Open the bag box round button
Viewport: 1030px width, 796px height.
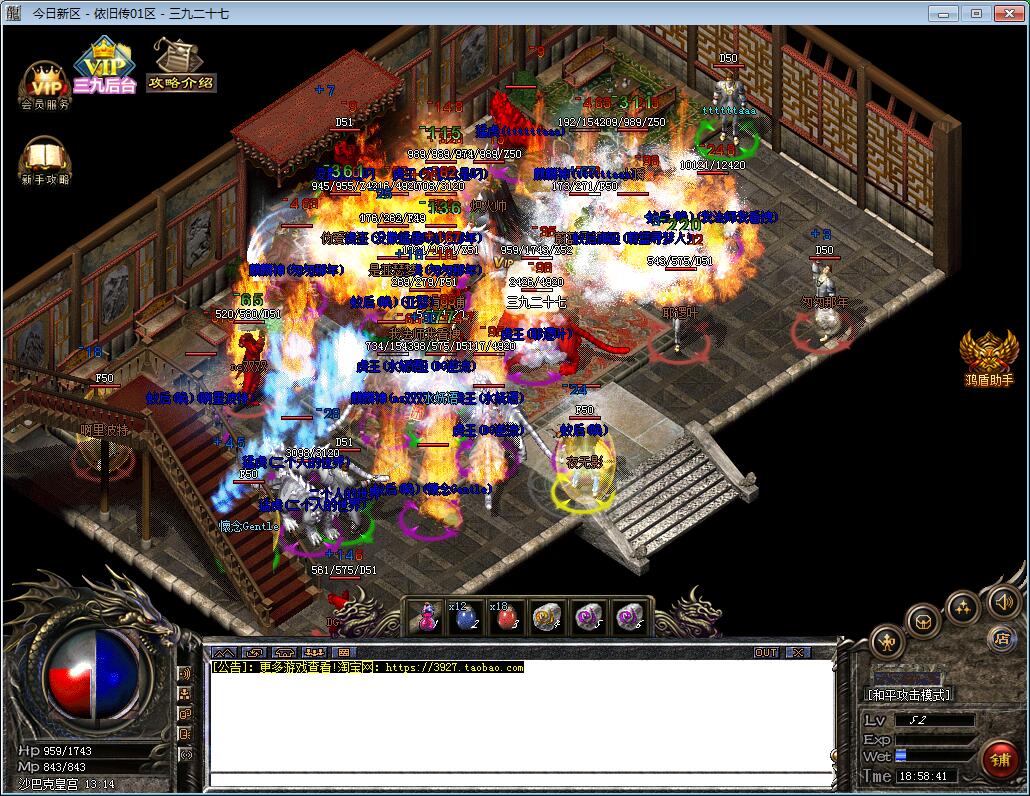[x=923, y=620]
